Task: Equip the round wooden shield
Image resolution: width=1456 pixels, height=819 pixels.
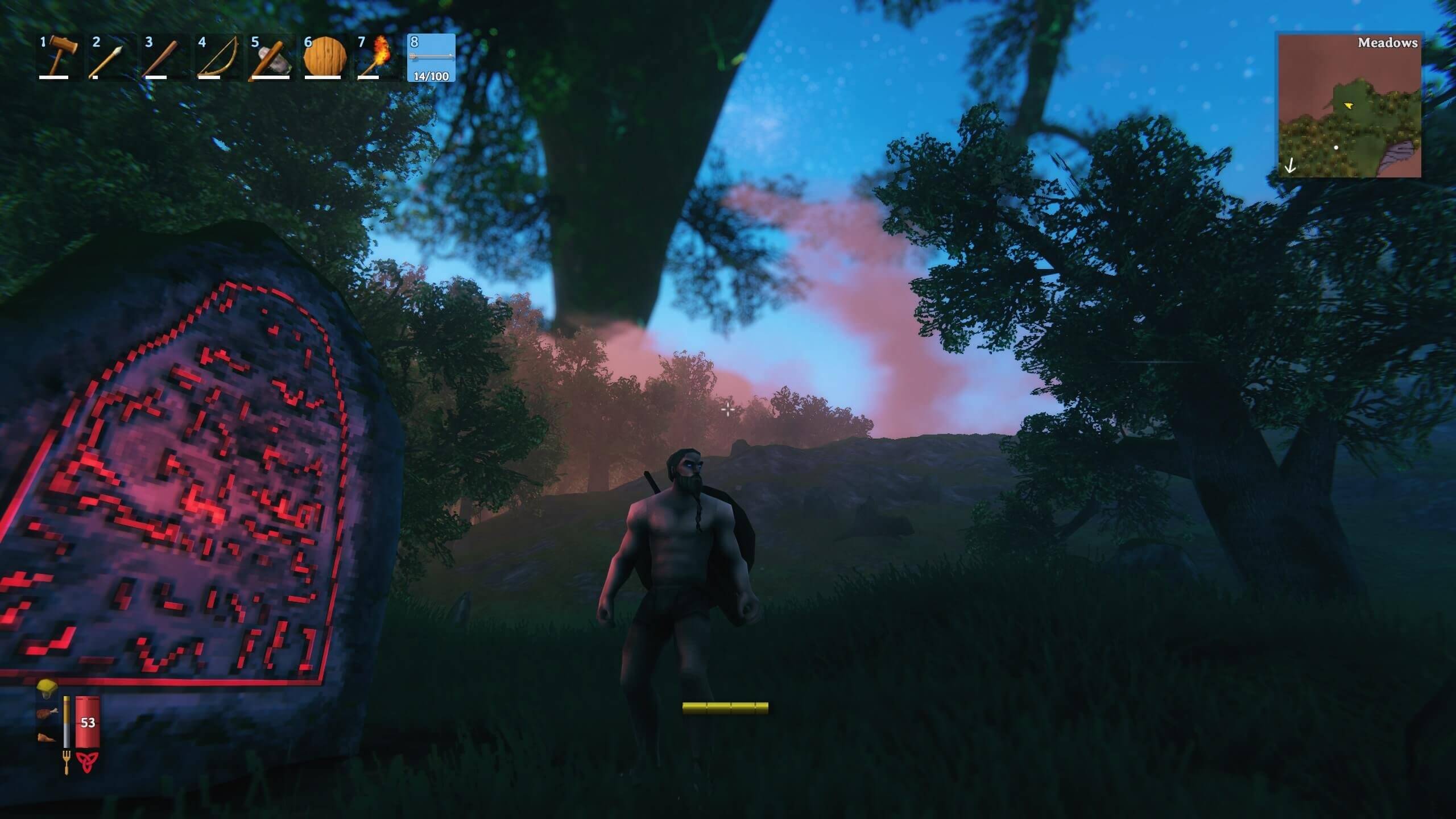Action: point(324,57)
